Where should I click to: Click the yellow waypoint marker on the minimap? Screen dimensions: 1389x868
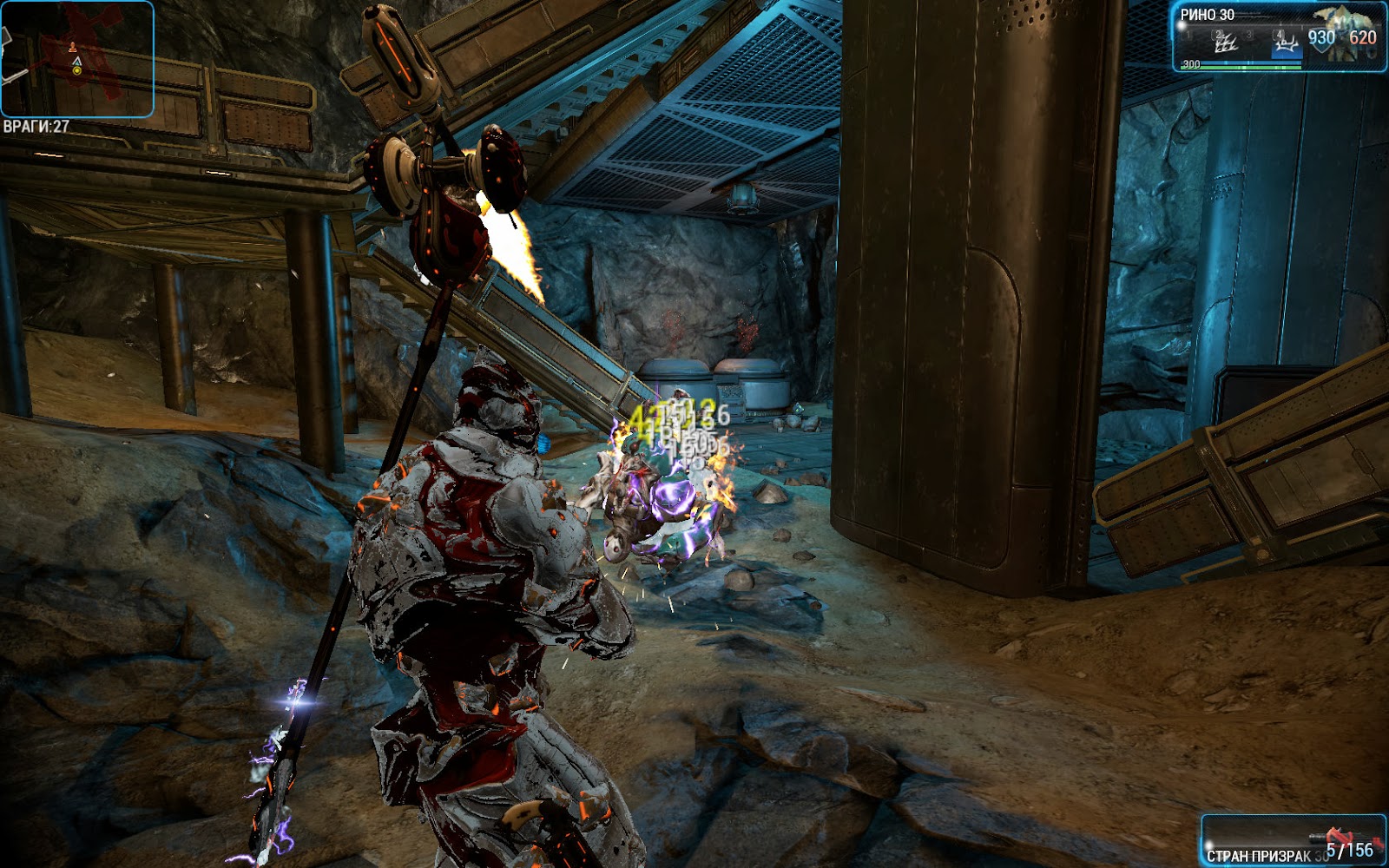[76, 71]
